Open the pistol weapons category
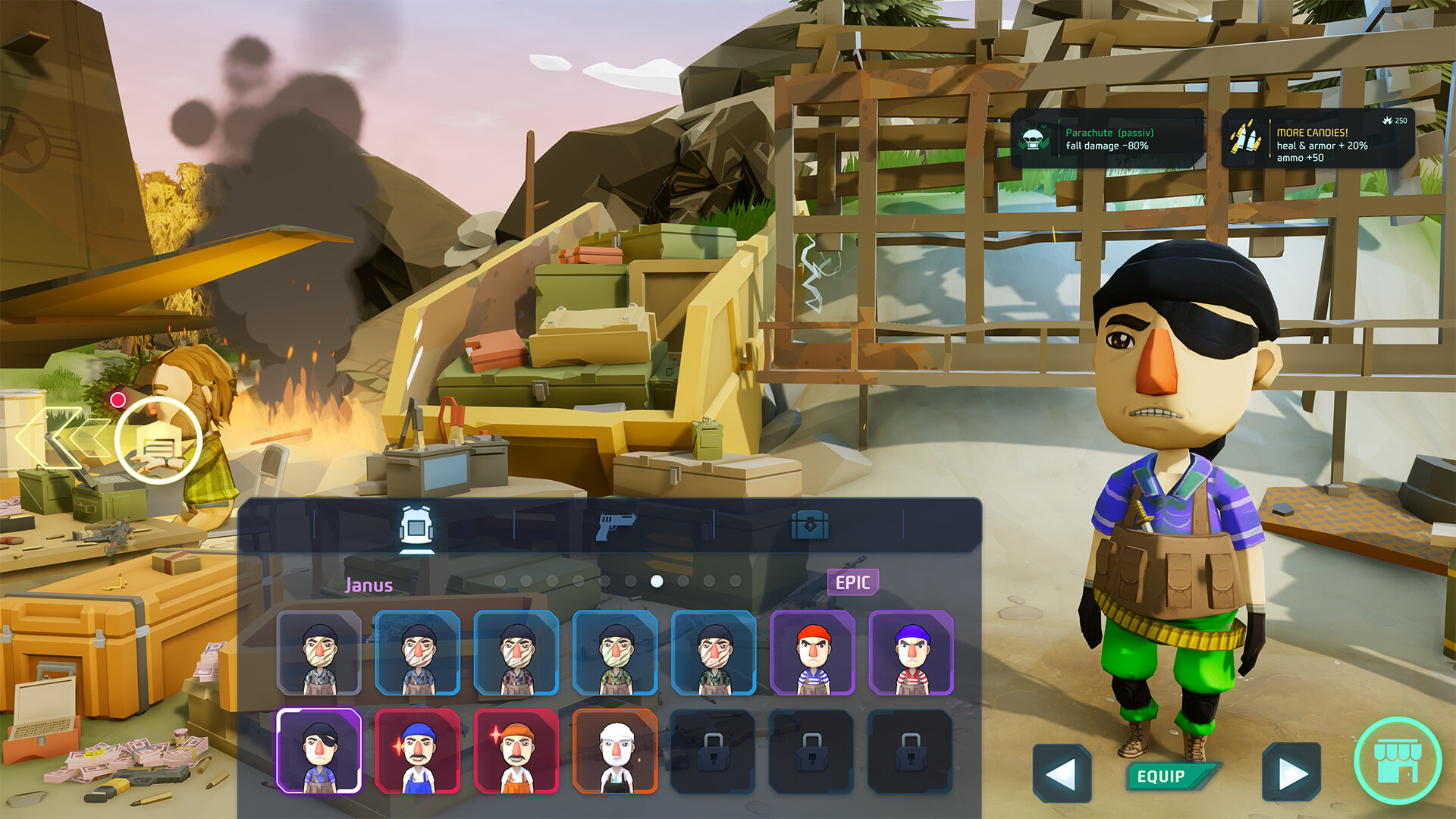Image resolution: width=1456 pixels, height=819 pixels. coord(615,525)
